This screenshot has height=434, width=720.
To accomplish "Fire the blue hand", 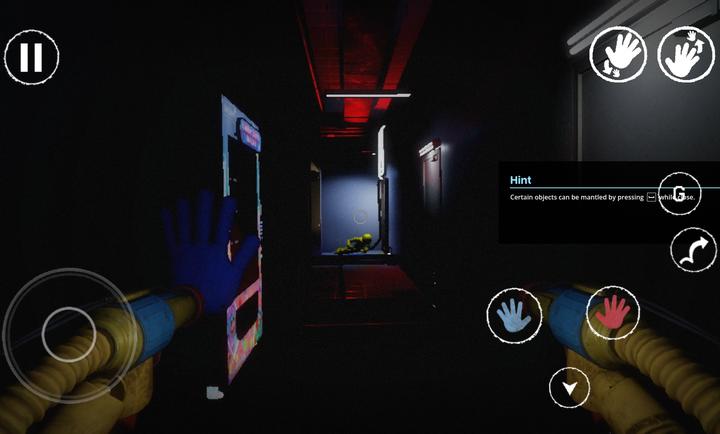I will coord(514,316).
